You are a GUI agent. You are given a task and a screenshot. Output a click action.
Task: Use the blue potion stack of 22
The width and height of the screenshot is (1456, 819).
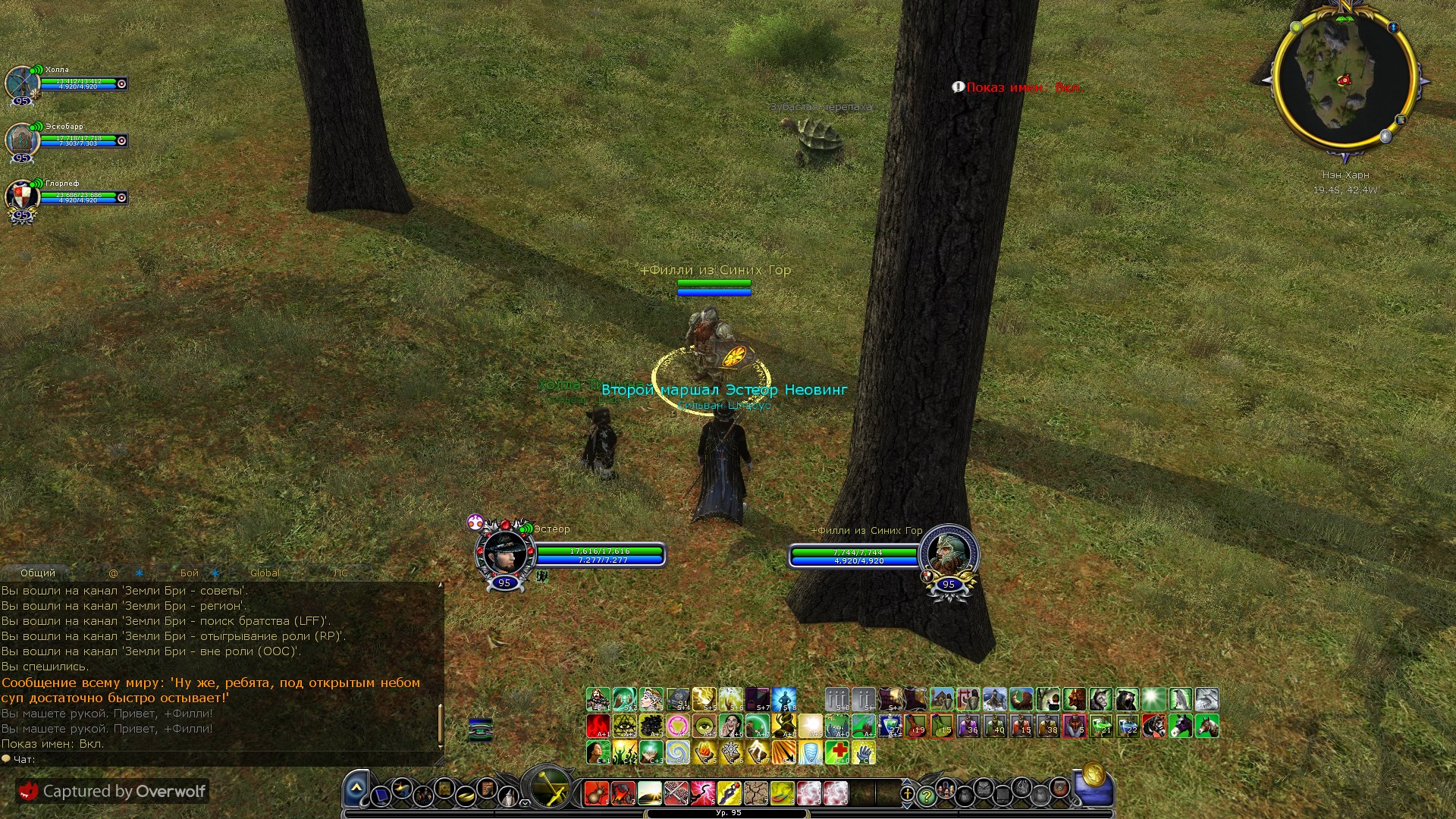coord(1128,726)
